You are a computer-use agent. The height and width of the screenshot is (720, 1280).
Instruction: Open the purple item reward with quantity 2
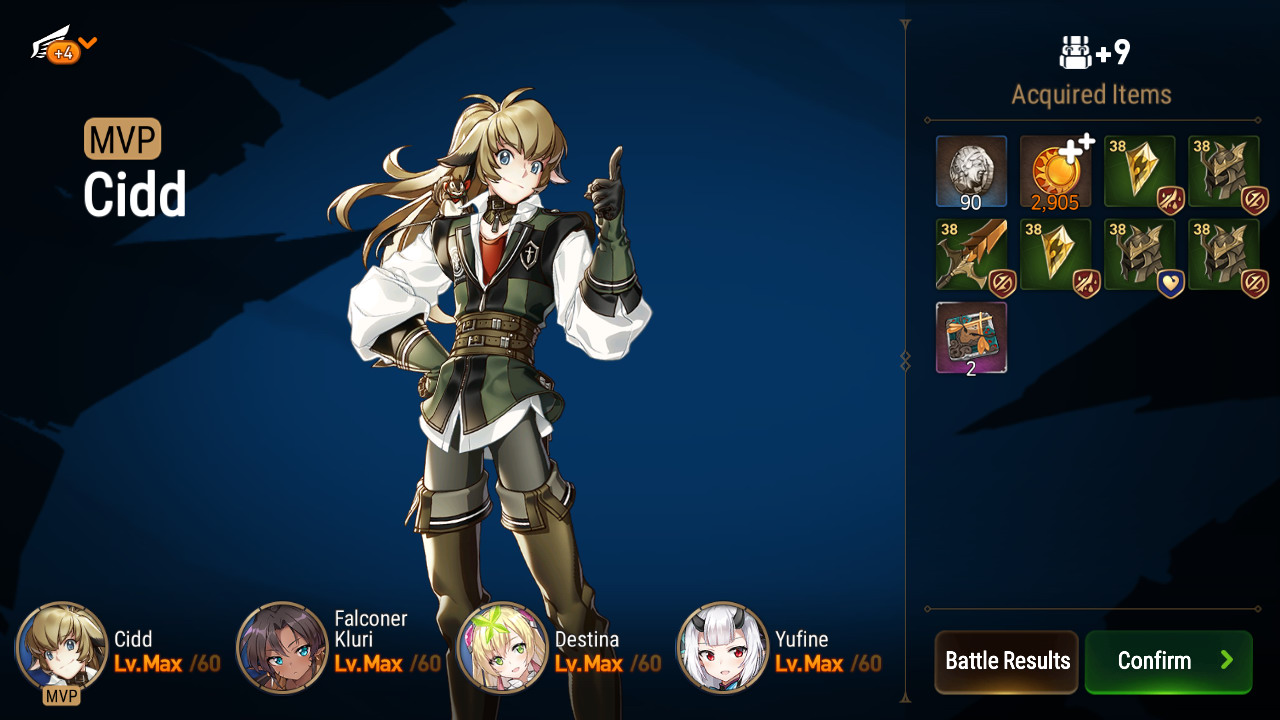pos(971,338)
